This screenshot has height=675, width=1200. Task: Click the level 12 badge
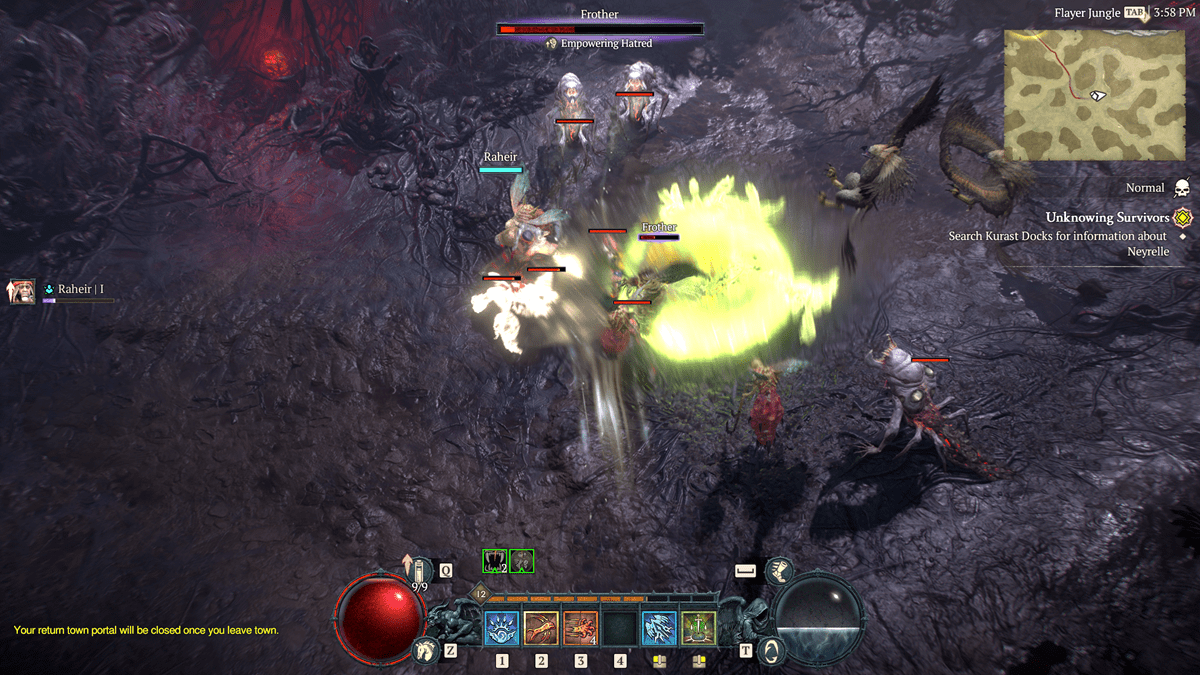480,594
